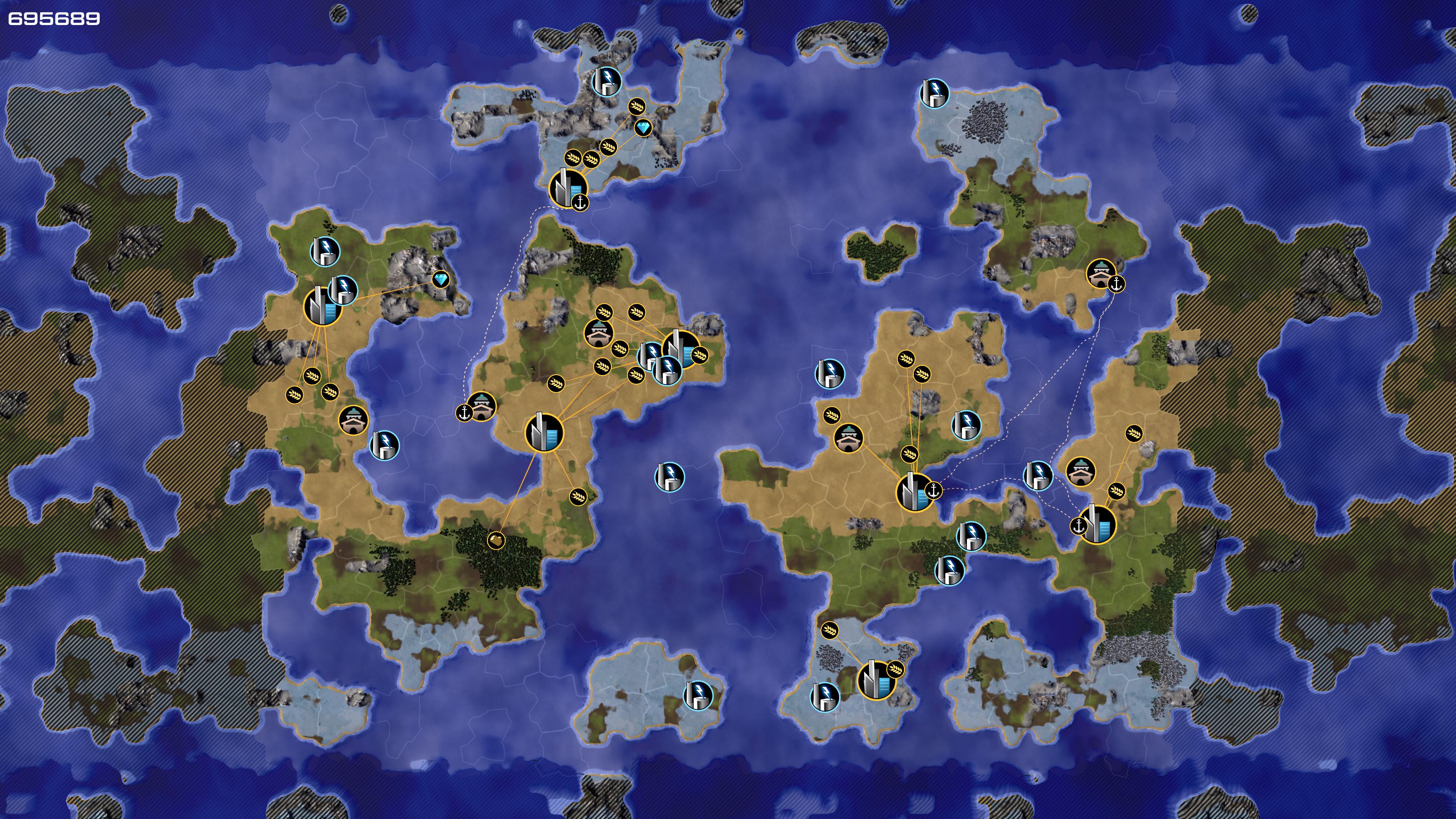
Task: Choose the lightning tower marker above the northern harbor city
Action: 607,82
